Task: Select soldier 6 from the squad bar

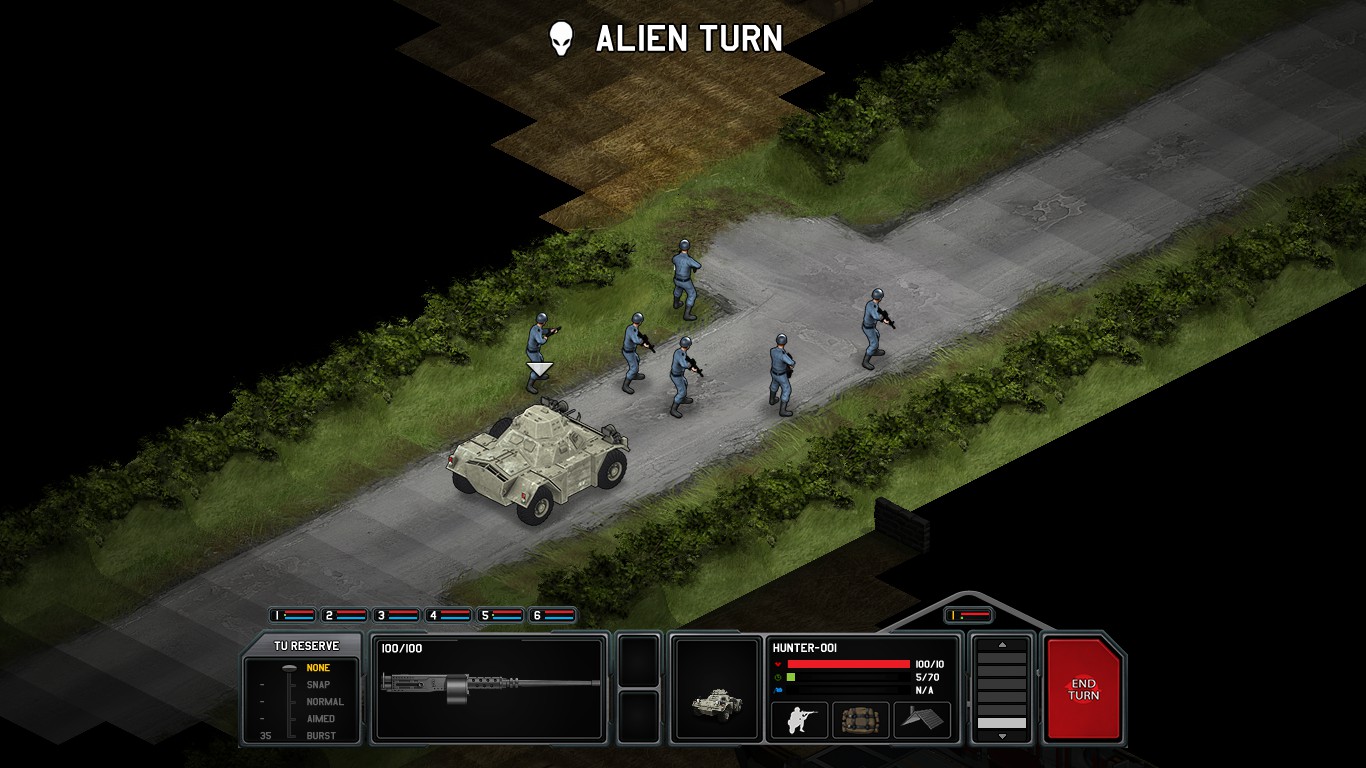Action: [x=552, y=615]
